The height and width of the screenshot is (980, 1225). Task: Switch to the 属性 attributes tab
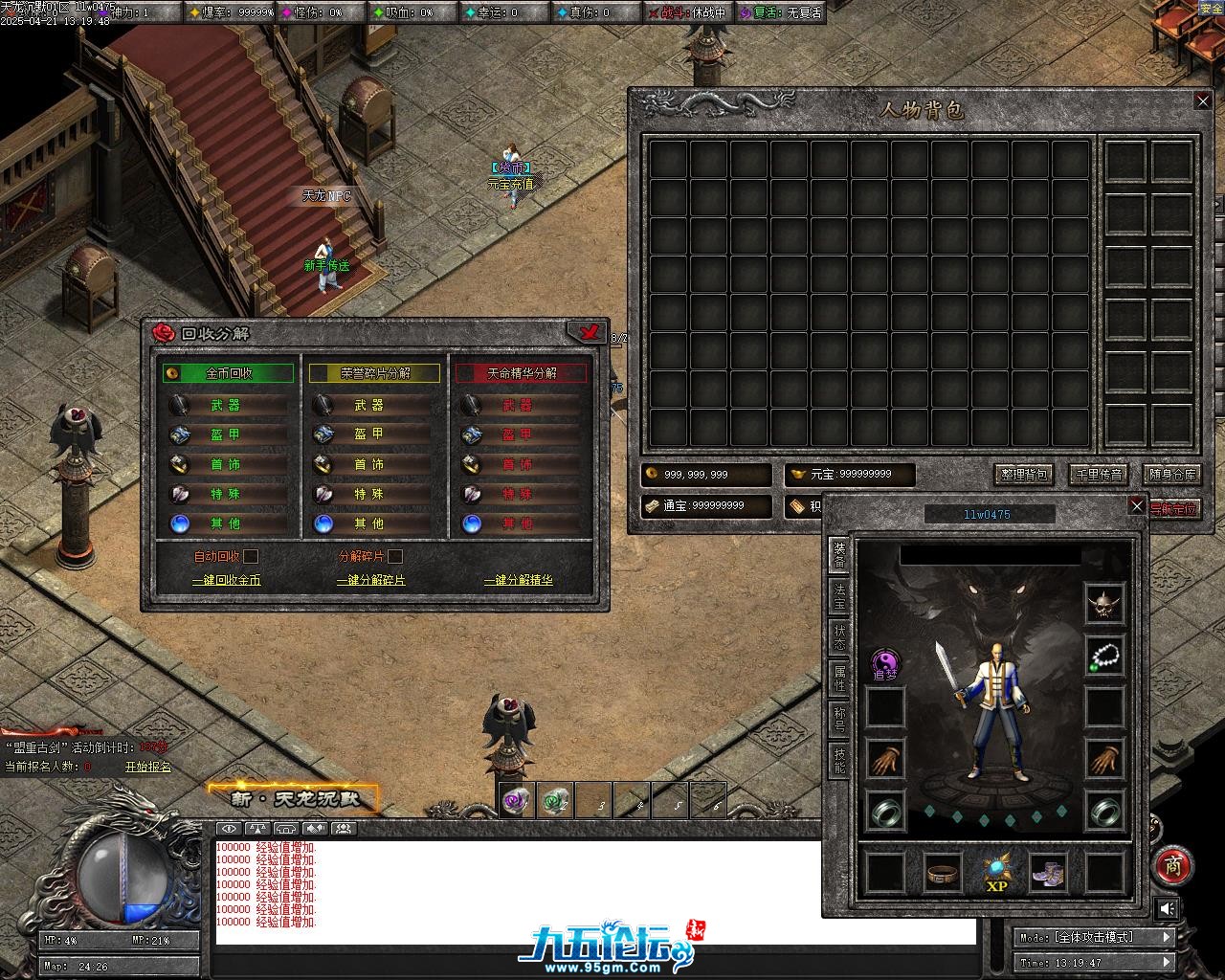click(x=839, y=678)
